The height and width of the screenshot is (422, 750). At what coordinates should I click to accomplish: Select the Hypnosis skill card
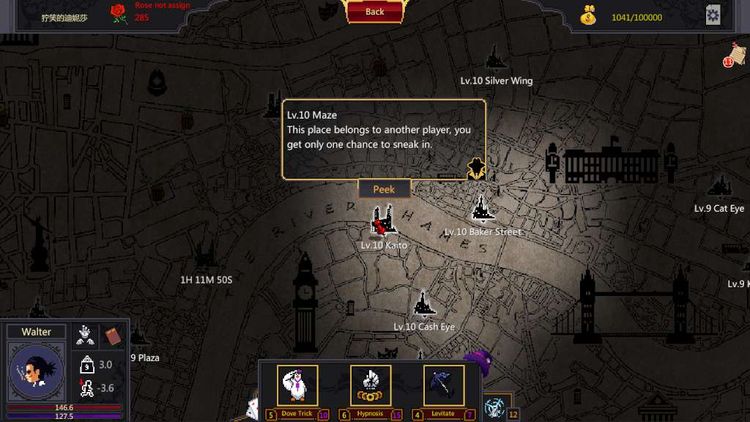coord(370,386)
